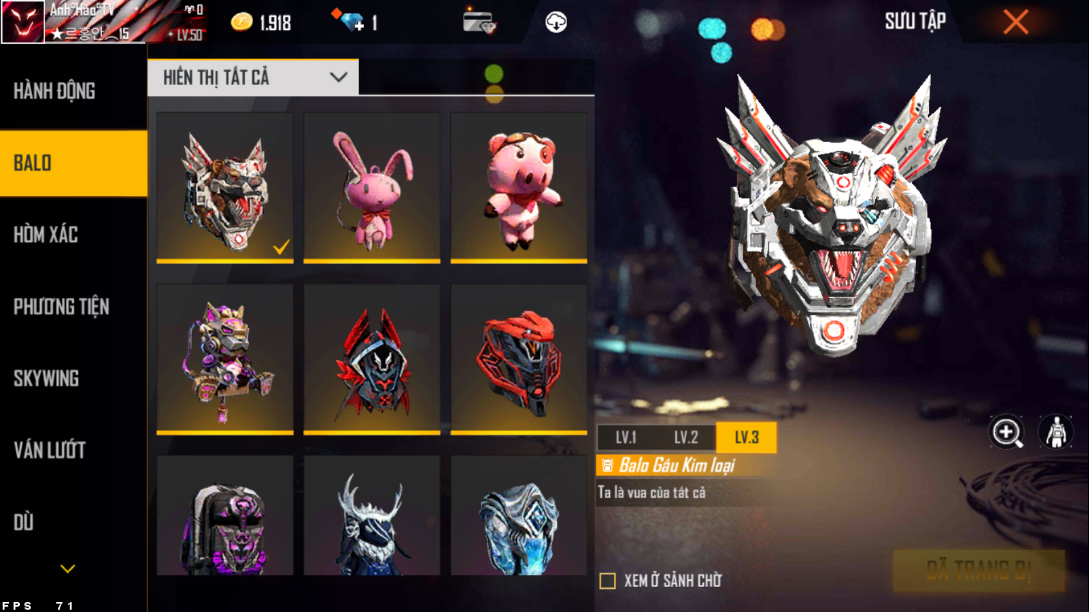The width and height of the screenshot is (1089, 612).
Task: Toggle the Xem Ở Sảnh Chờ checkbox
Action: pyautogui.click(x=607, y=581)
